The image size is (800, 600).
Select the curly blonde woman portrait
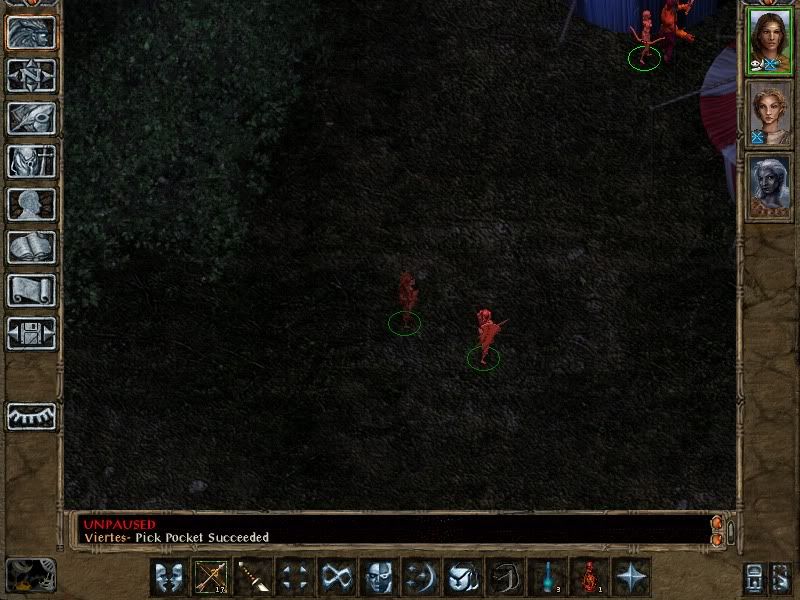pos(769,114)
